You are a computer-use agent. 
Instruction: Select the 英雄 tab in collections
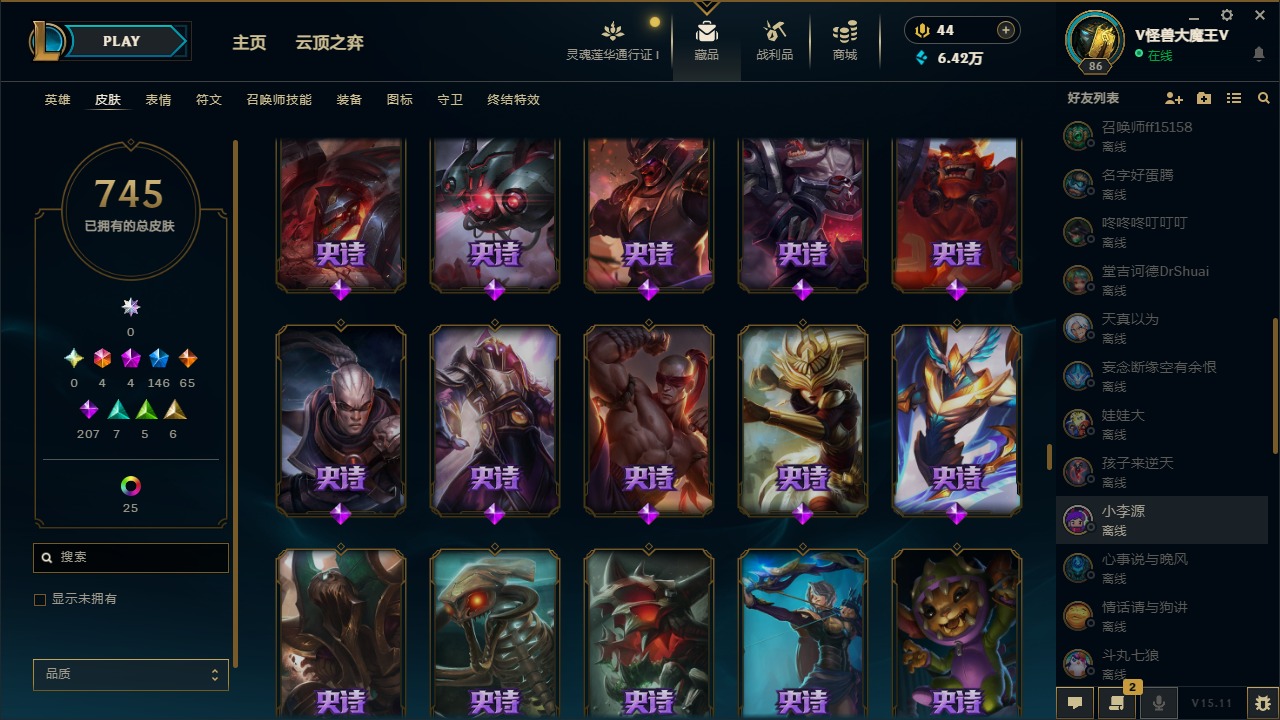pyautogui.click(x=57, y=100)
